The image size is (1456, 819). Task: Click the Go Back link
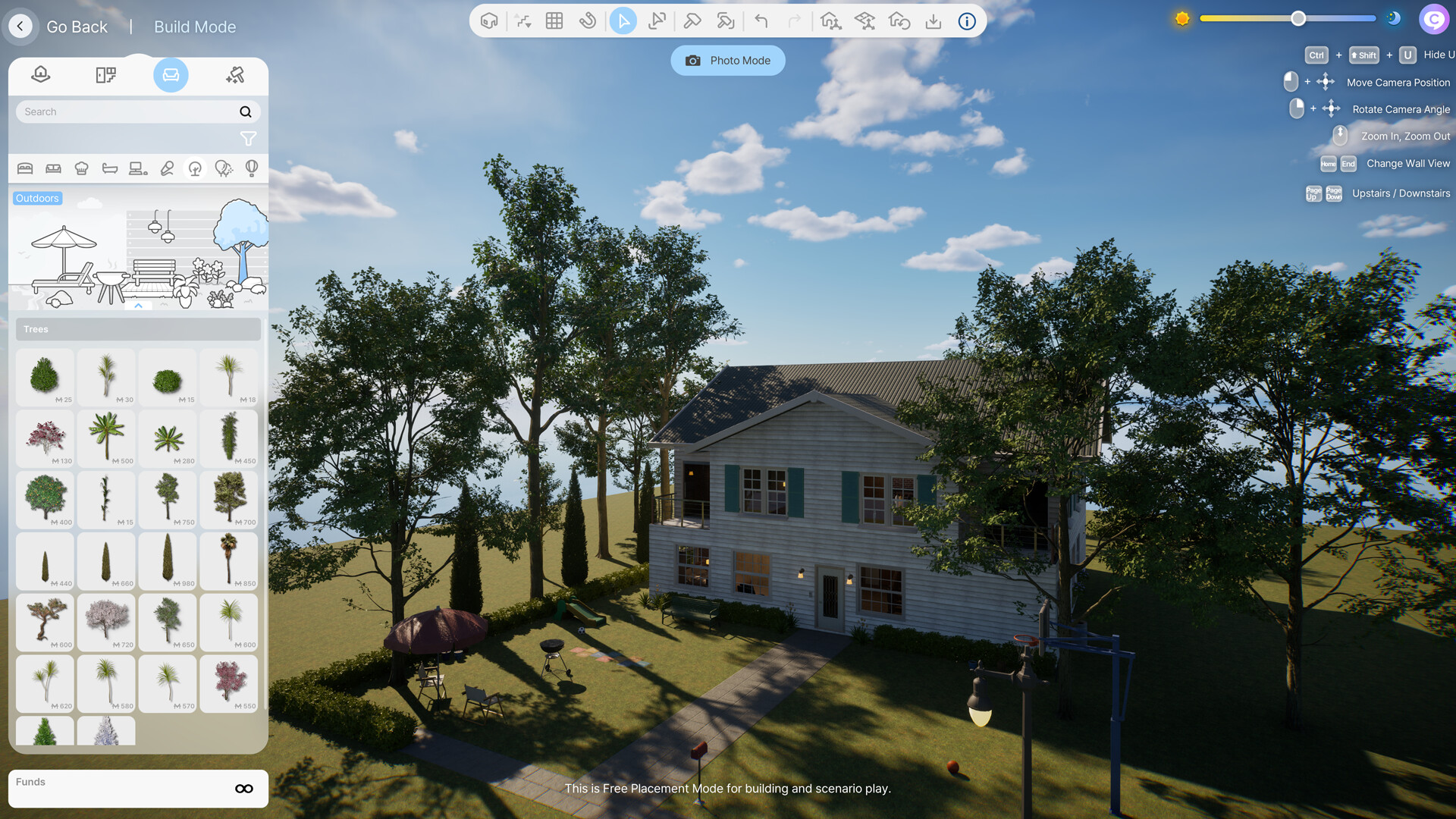(x=77, y=26)
